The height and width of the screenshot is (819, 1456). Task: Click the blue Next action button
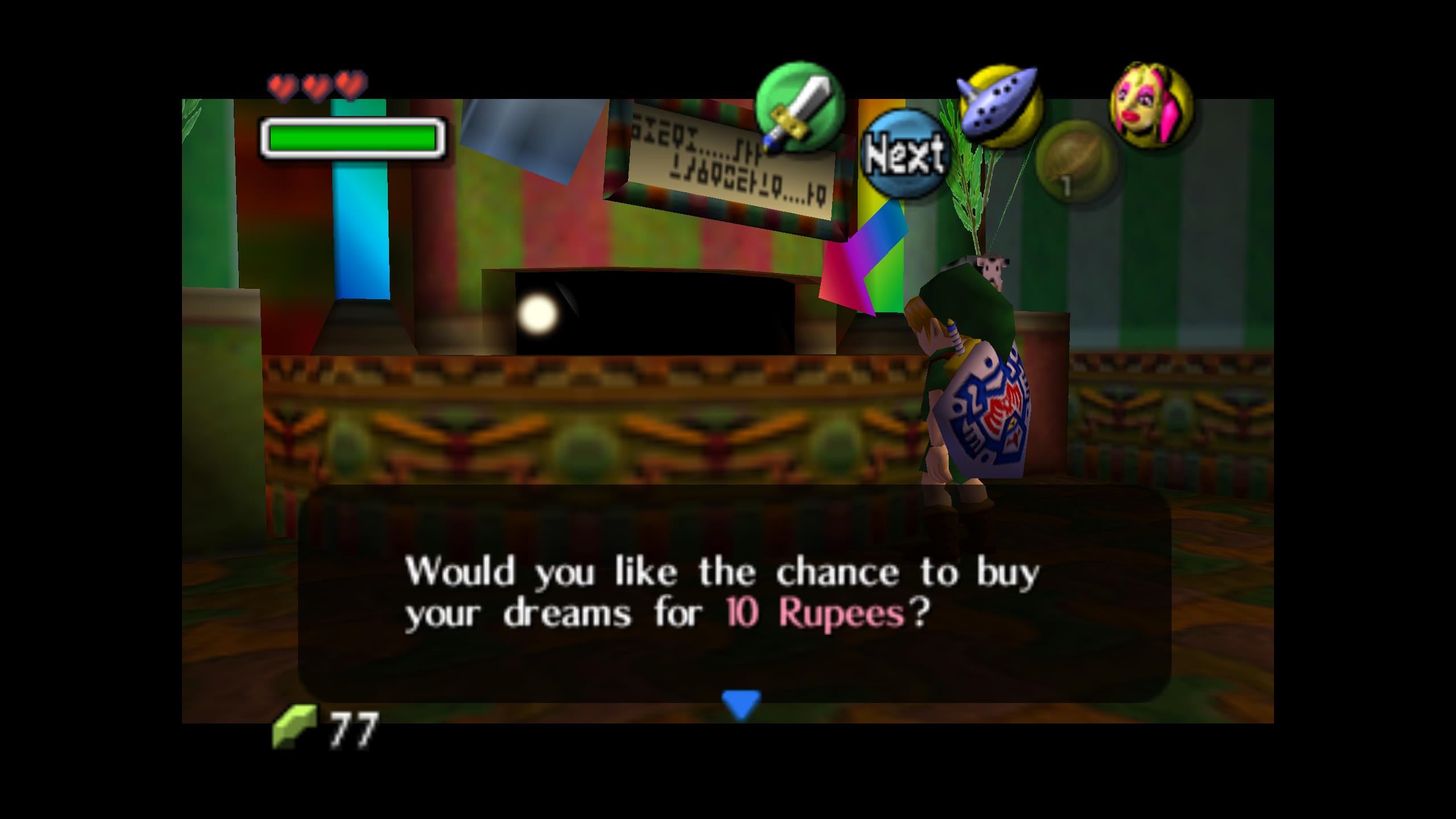pyautogui.click(x=904, y=154)
